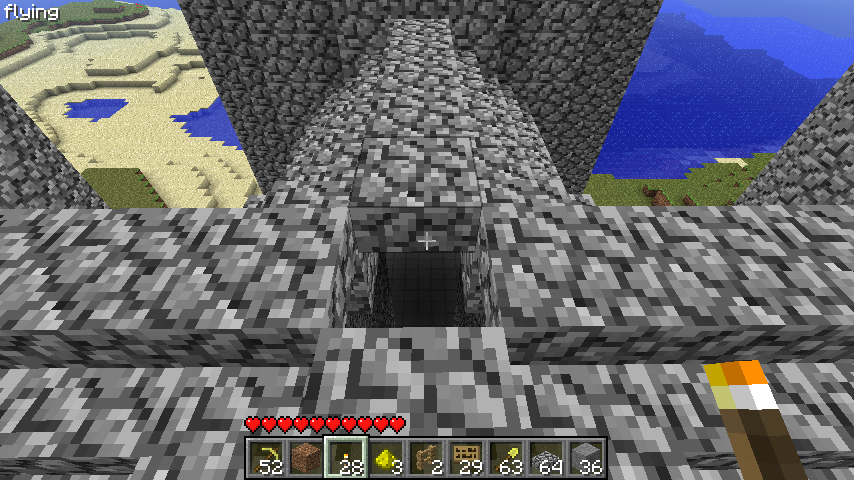Pick the ladder slot in the hotbar
854x480 pixels.
pyautogui.click(x=427, y=458)
